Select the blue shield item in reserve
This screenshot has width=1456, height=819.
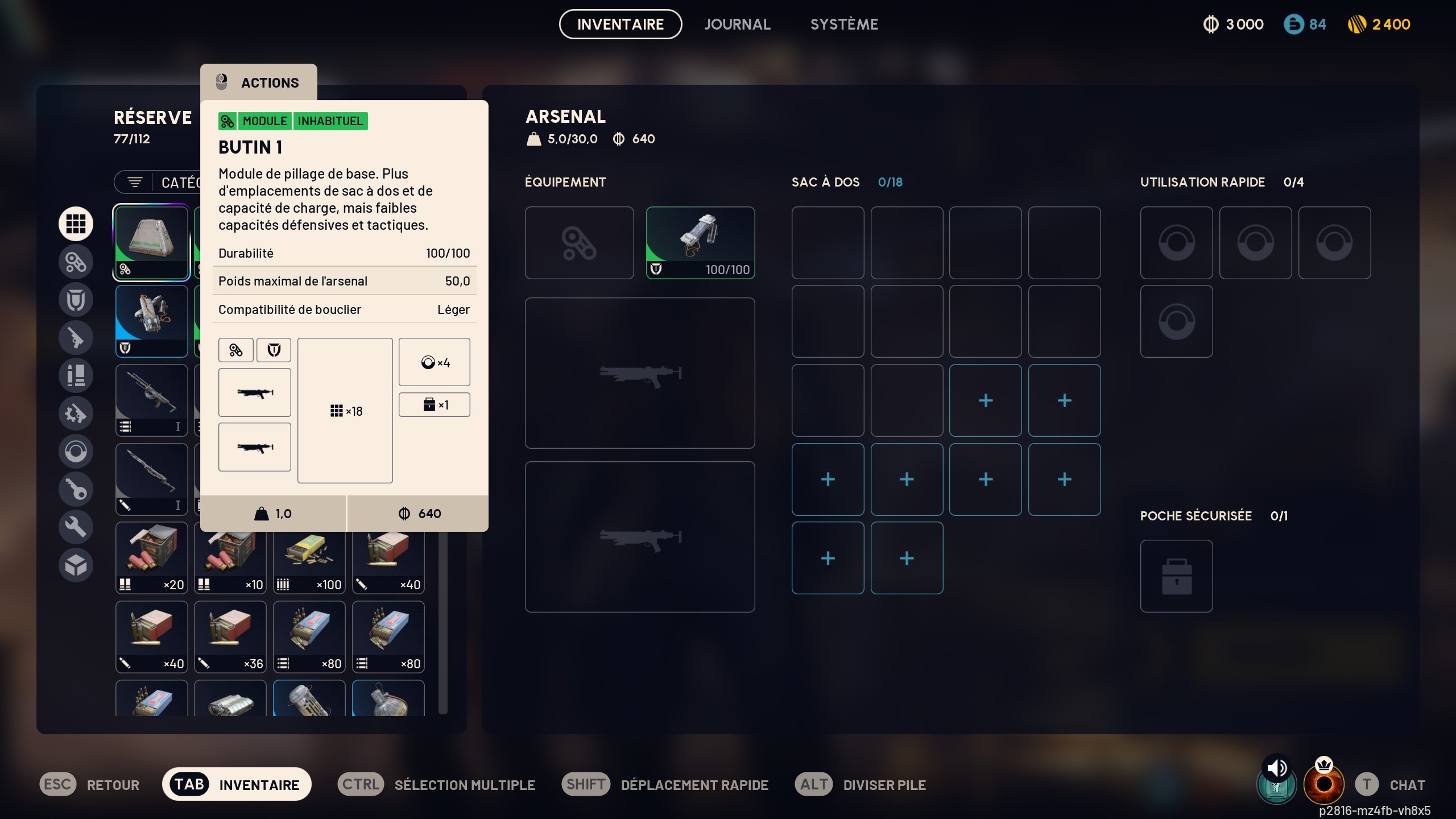pos(151,321)
